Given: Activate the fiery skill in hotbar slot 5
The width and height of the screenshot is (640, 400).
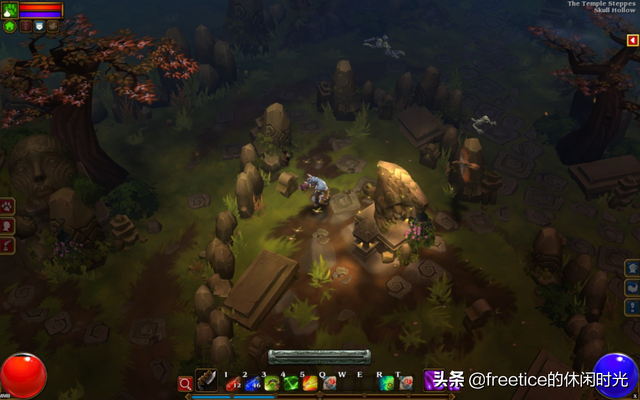Looking at the screenshot, I should click(310, 383).
